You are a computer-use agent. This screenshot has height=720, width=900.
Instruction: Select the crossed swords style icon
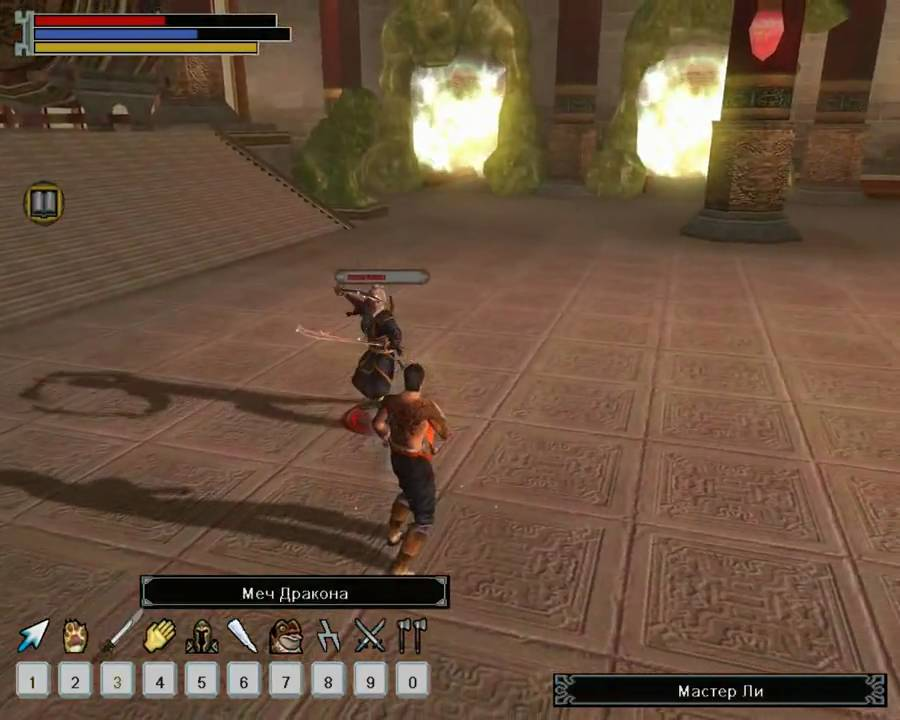tap(369, 635)
